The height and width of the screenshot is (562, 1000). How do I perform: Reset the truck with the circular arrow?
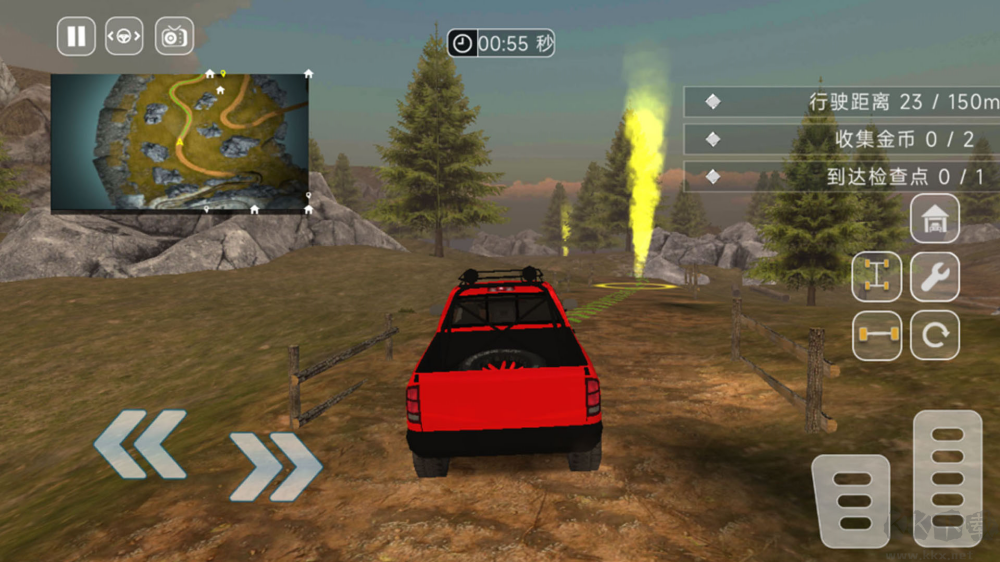coord(935,335)
